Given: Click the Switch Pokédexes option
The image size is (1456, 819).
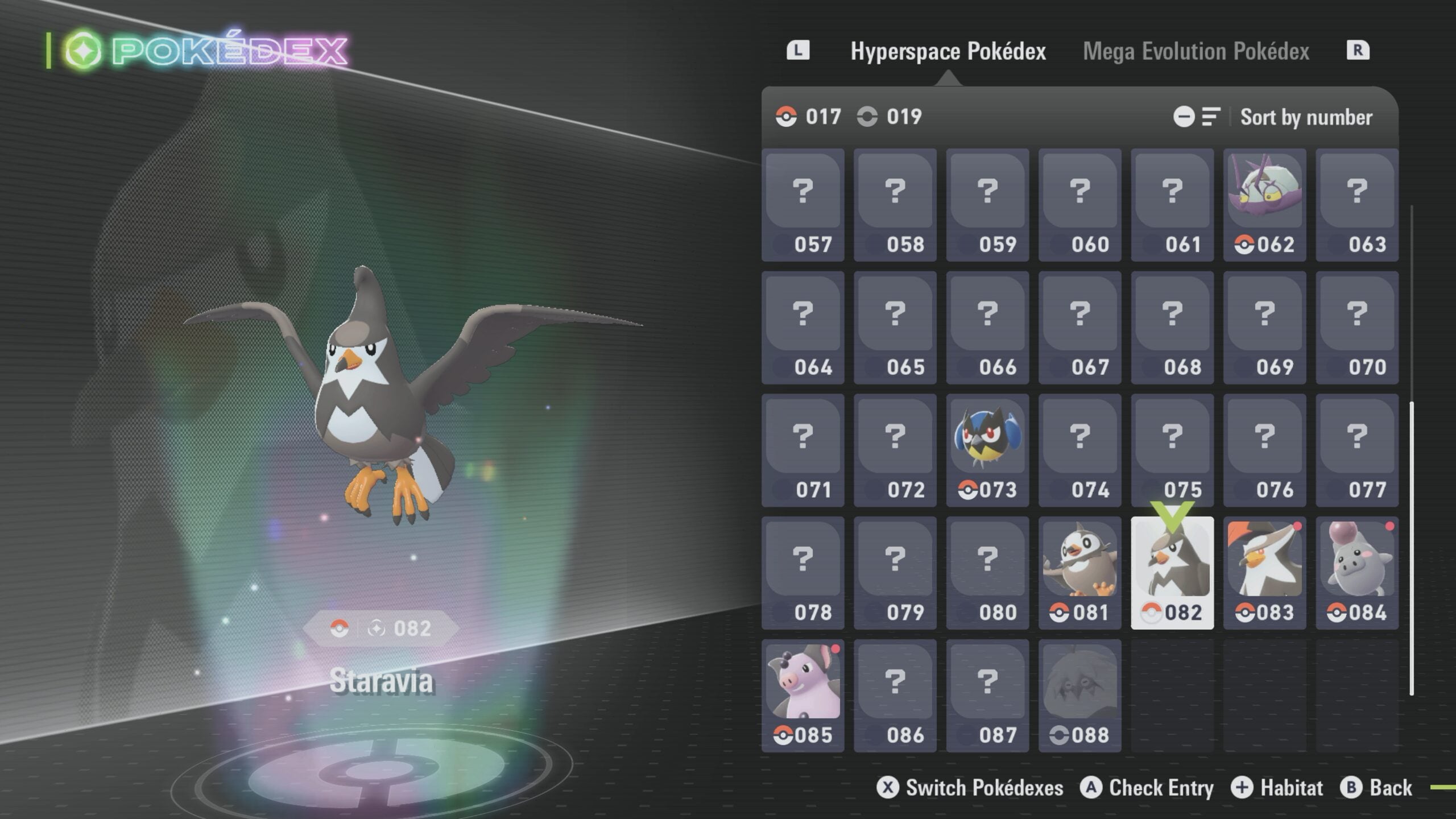Looking at the screenshot, I should [970, 788].
